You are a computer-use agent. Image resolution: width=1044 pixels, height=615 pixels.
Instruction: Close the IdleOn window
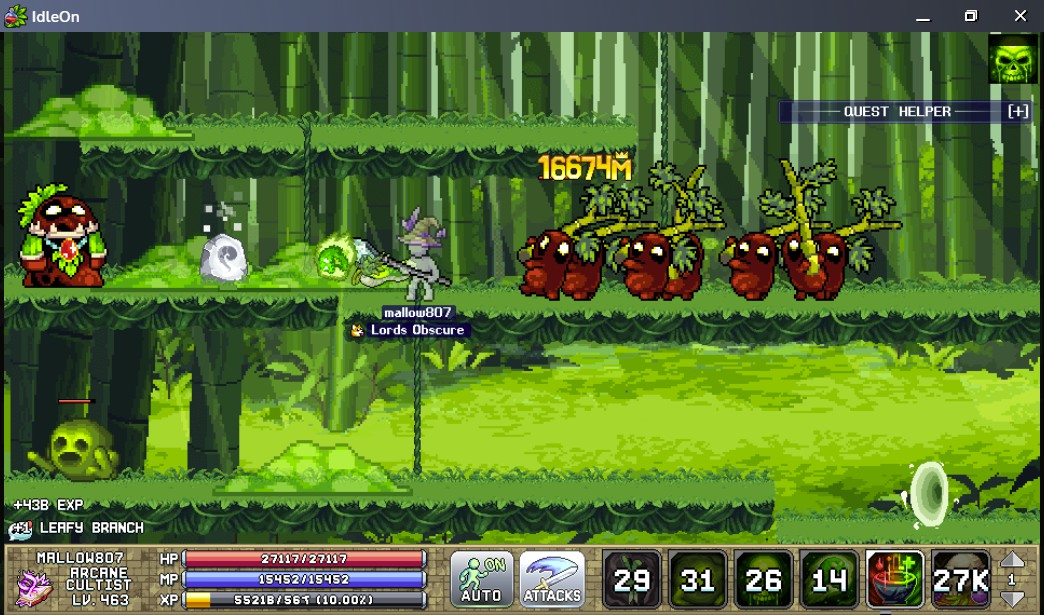(1020, 16)
